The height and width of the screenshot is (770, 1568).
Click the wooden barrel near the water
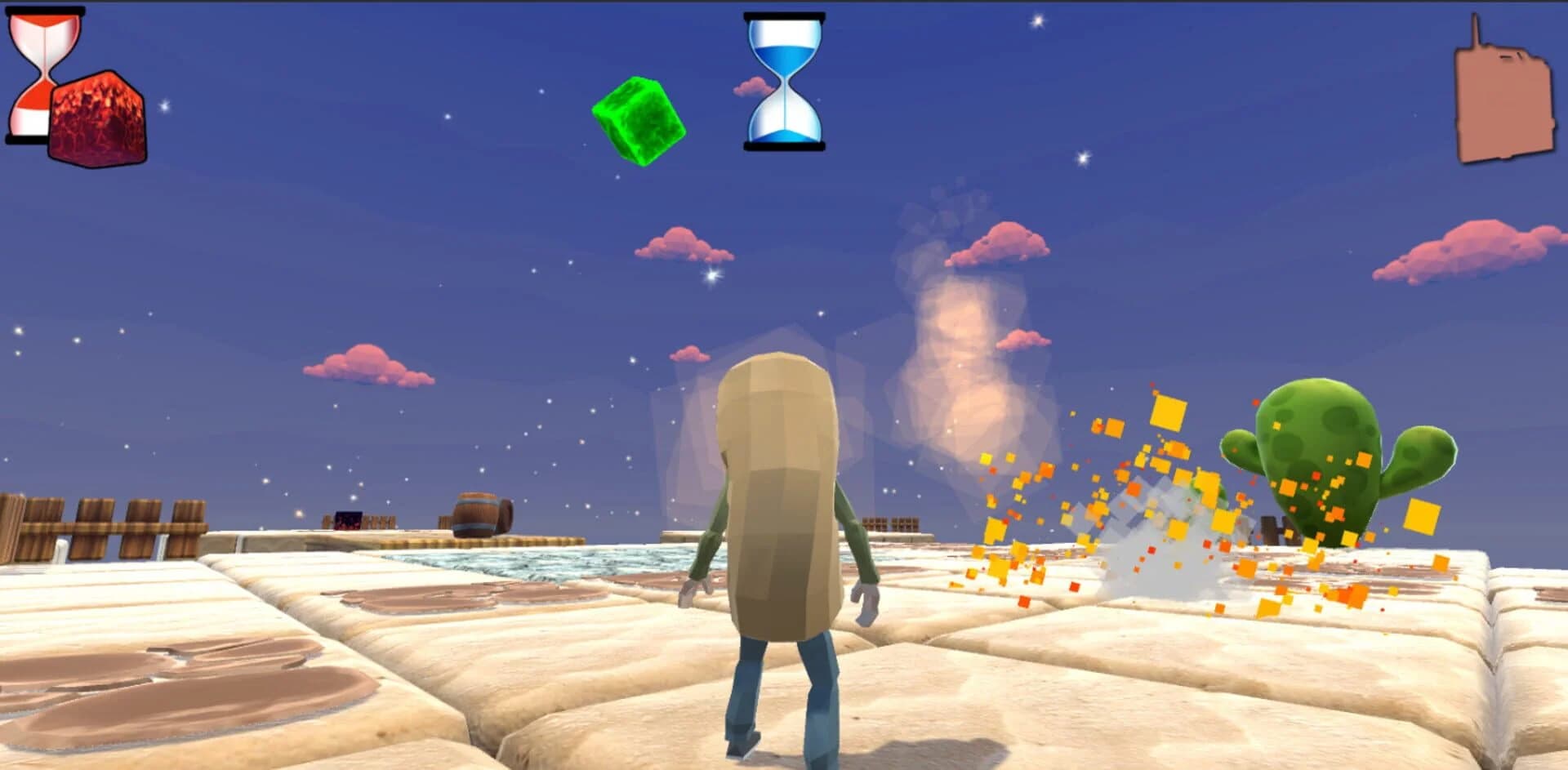(478, 514)
